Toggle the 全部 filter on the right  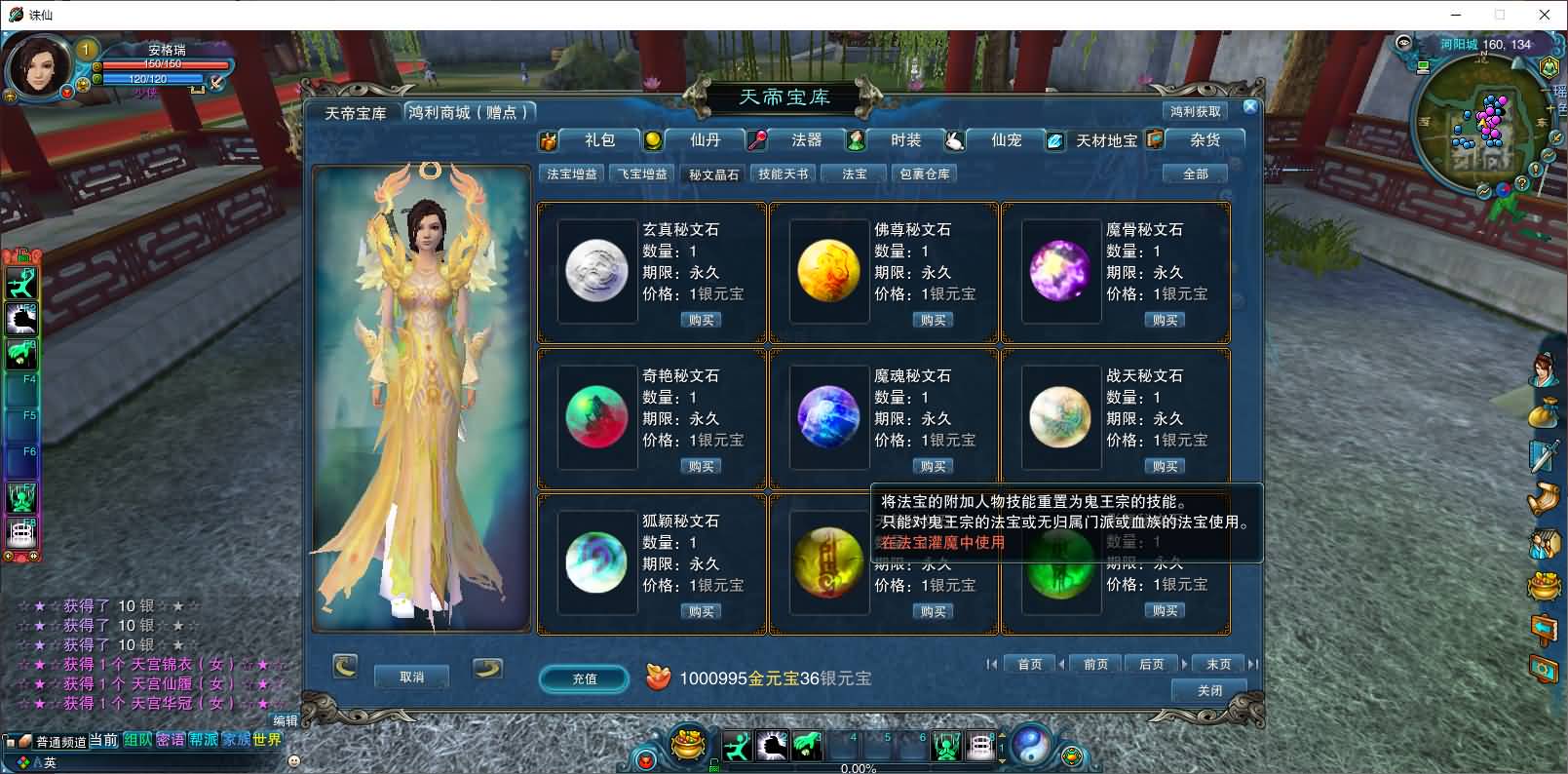1195,173
